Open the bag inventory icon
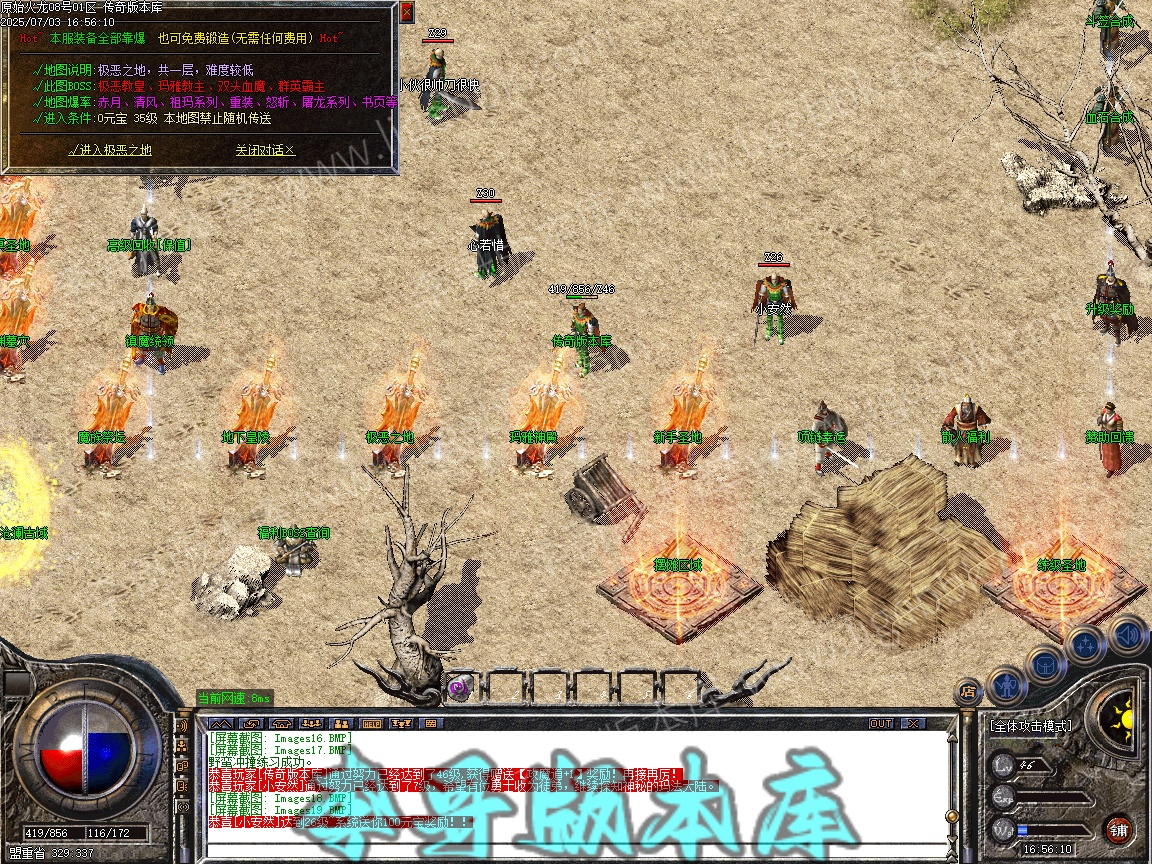This screenshot has height=864, width=1152. click(x=1044, y=664)
